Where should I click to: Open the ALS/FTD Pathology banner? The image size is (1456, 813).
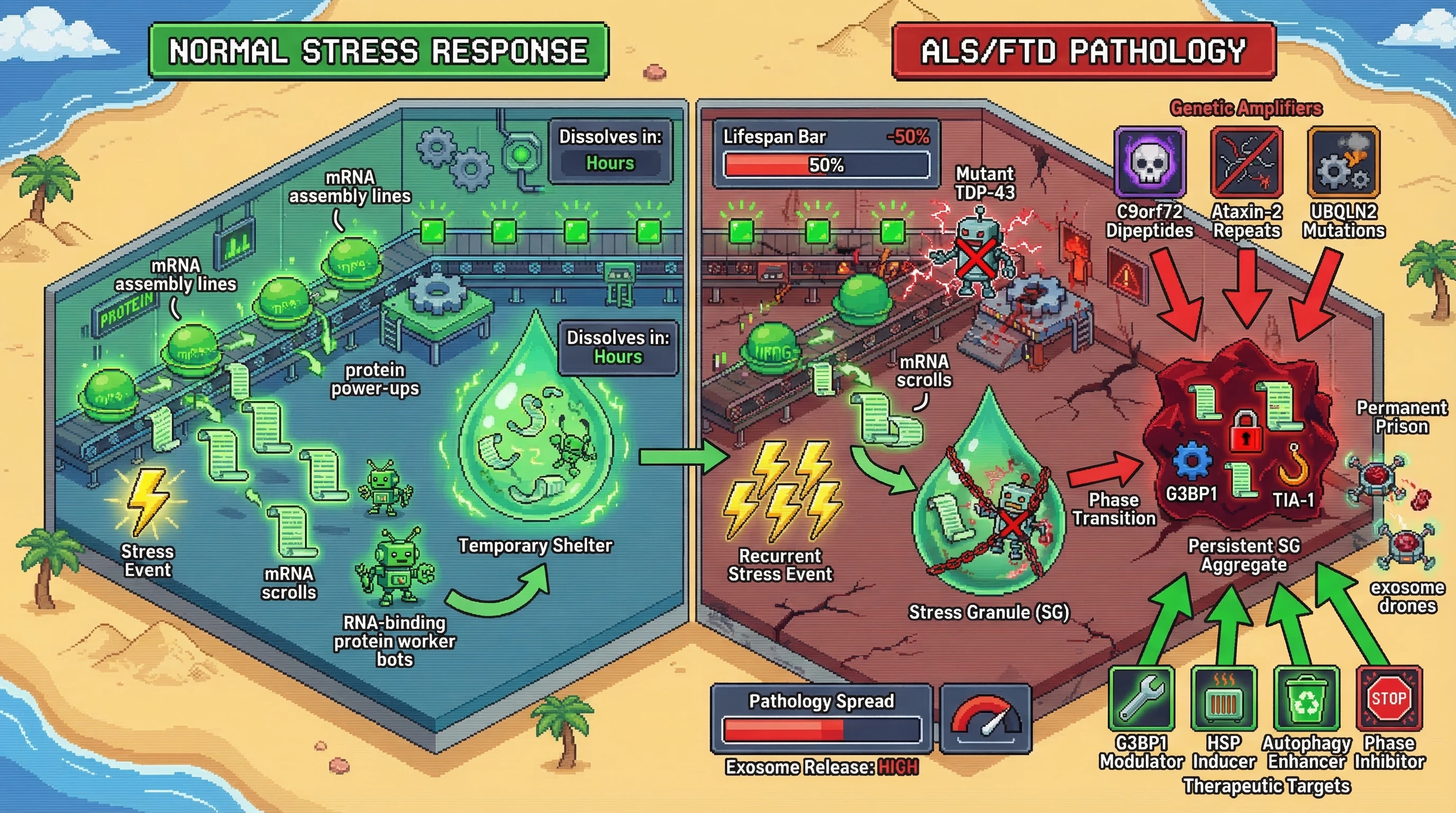(x=1084, y=51)
